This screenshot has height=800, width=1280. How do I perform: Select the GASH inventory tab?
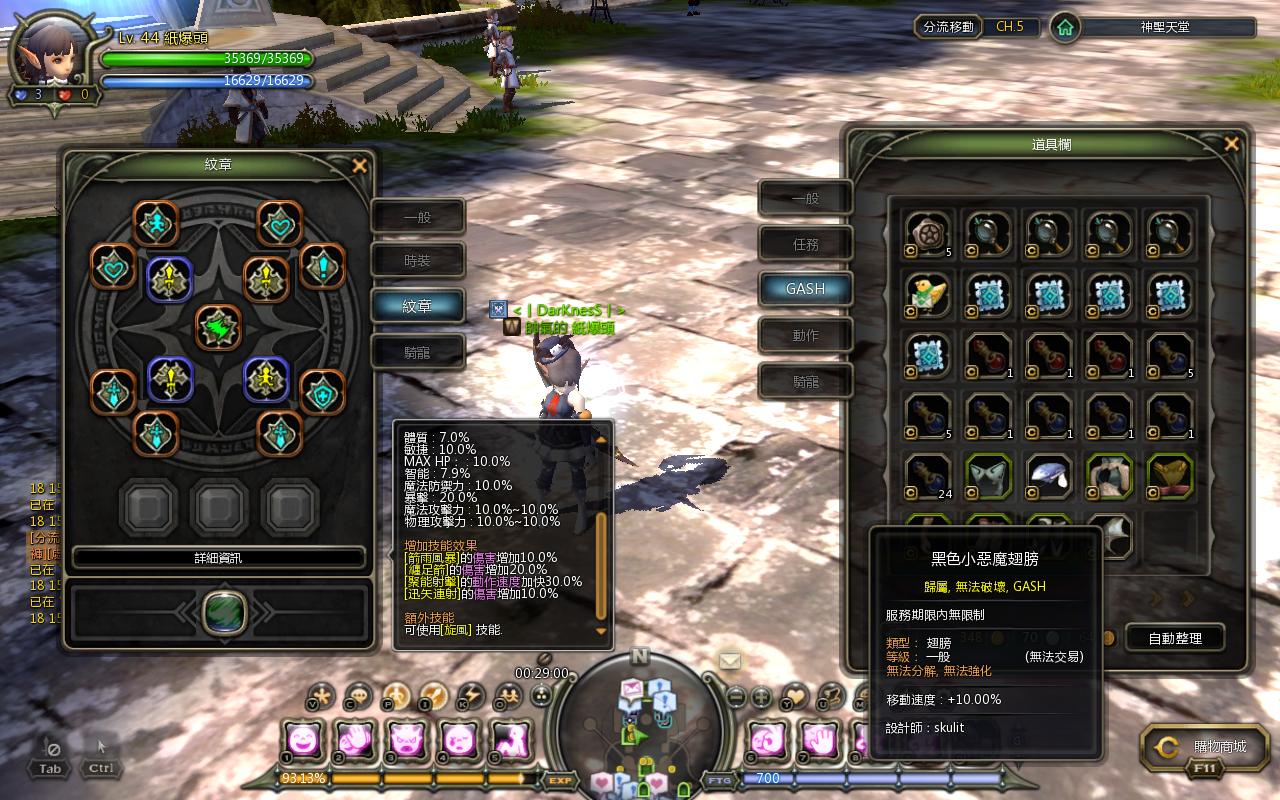pyautogui.click(x=805, y=289)
